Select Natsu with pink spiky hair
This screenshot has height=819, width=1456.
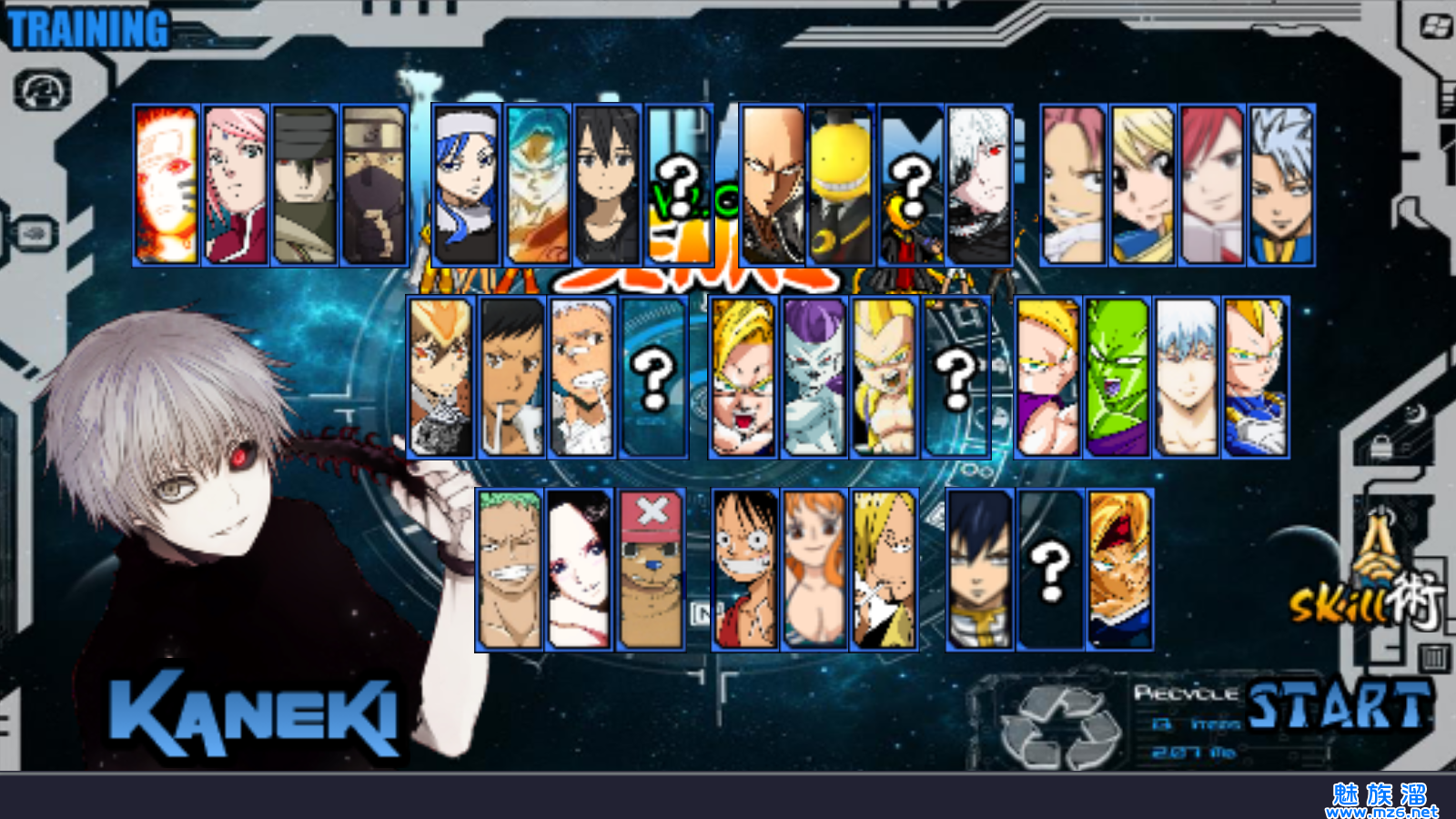coord(1074,185)
